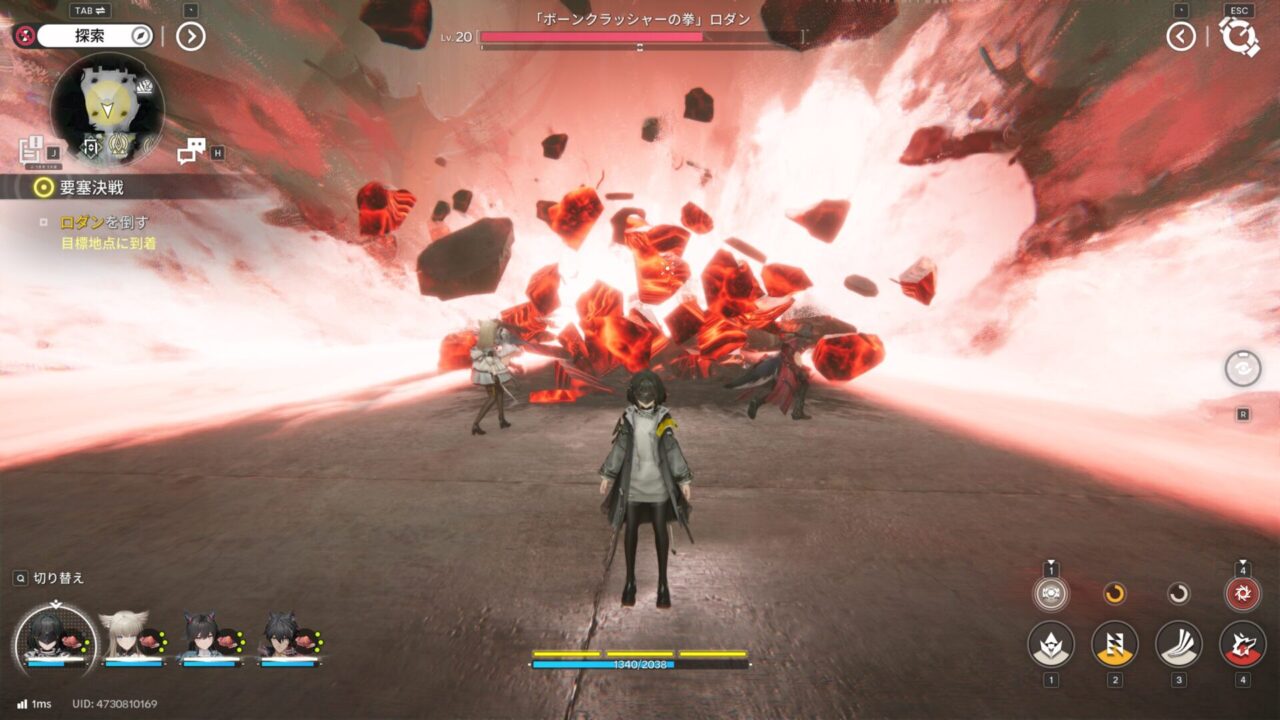
Task: Activate skill slot 1 icon
Action: (x=1051, y=644)
